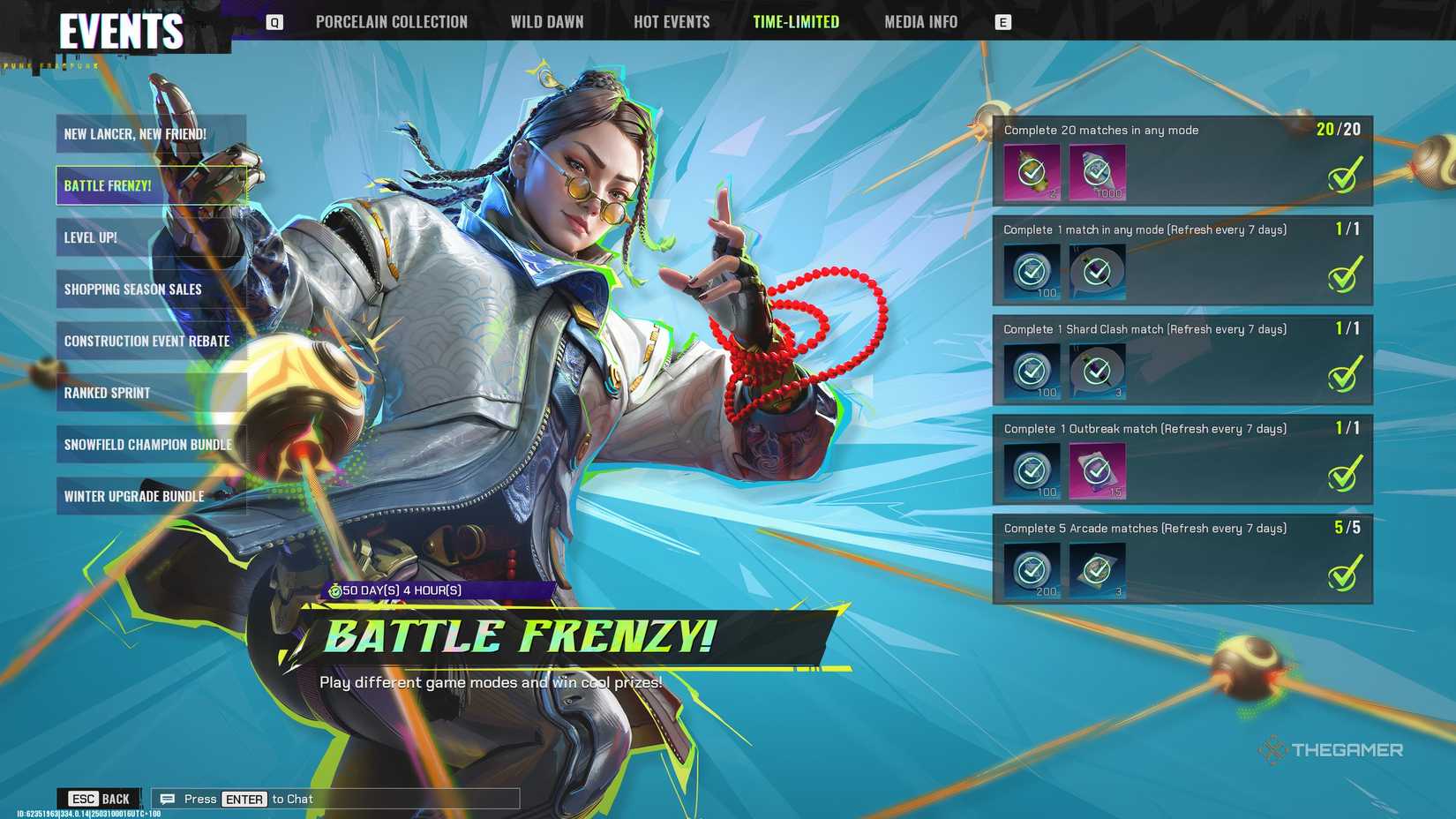Switch to the Wild Dawn tab
The width and height of the screenshot is (1456, 819).
pos(547,21)
